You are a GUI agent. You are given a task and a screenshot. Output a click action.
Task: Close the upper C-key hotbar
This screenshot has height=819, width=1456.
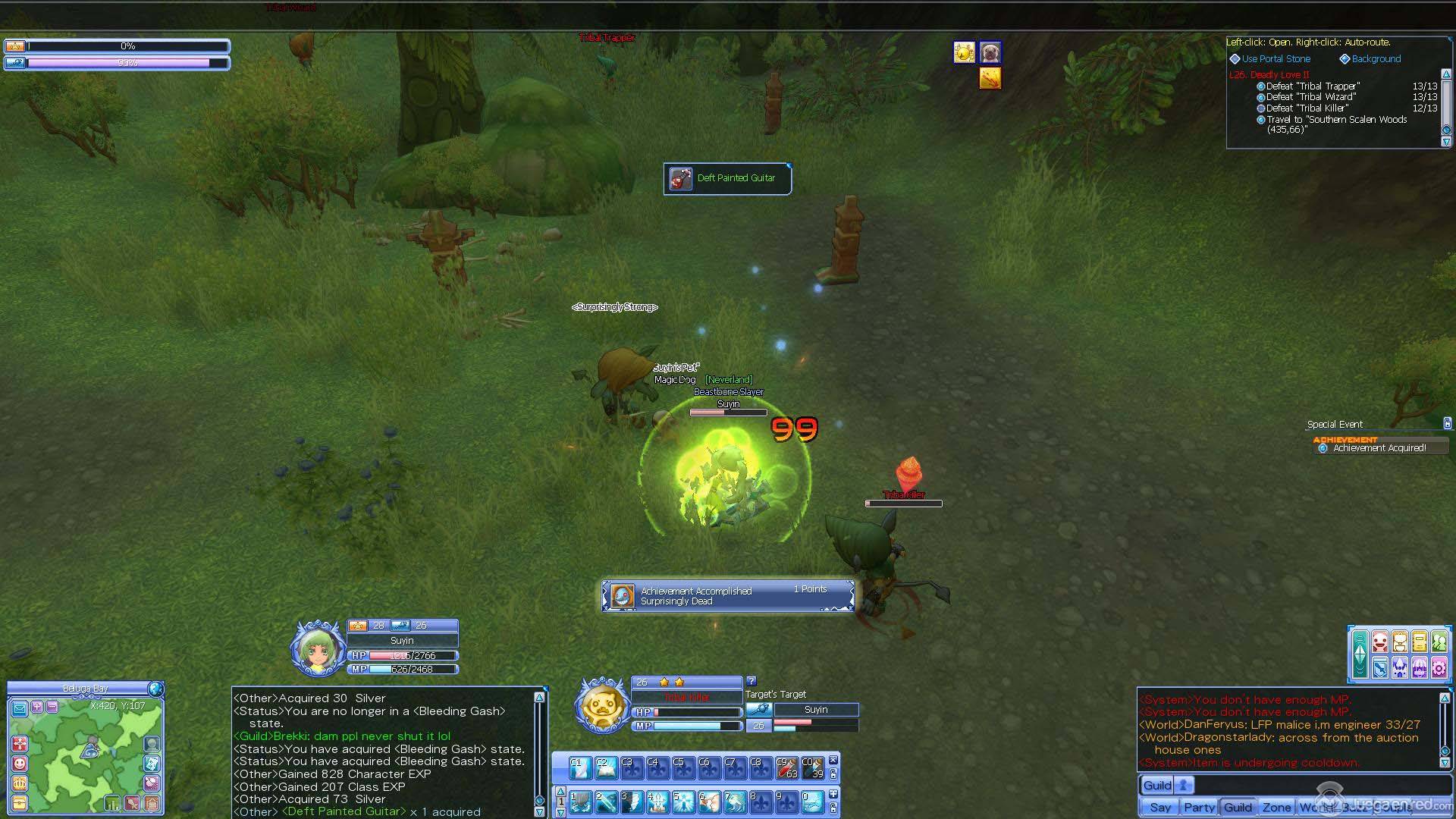(x=833, y=760)
